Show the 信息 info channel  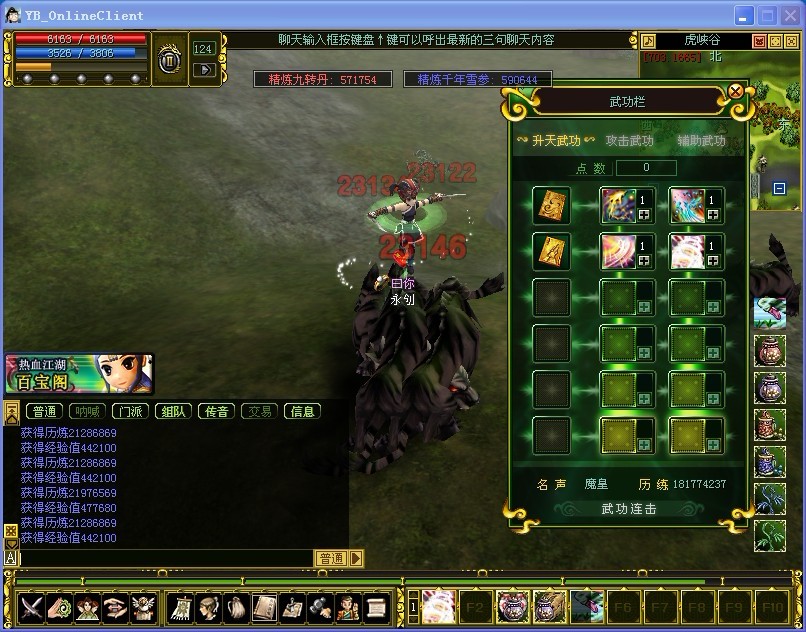(x=302, y=411)
